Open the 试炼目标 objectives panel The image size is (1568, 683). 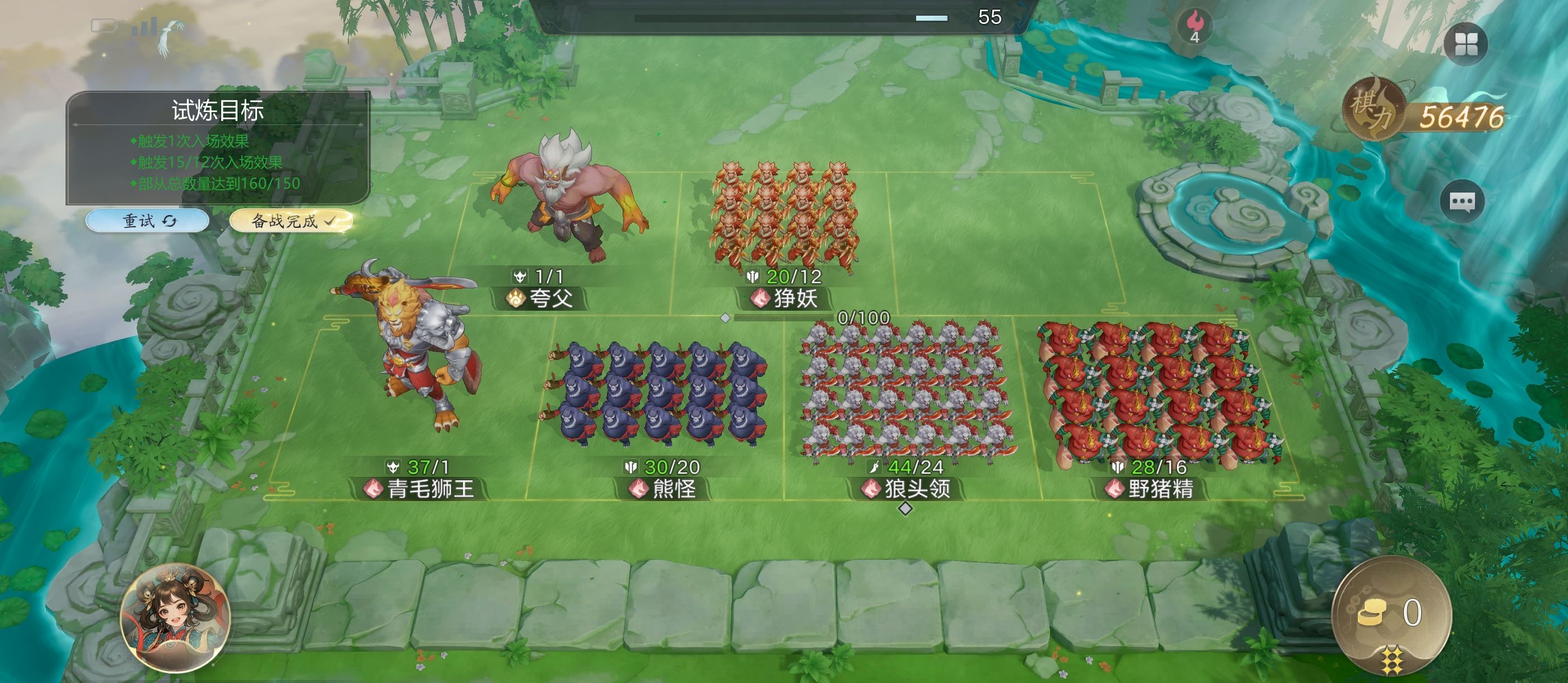click(x=218, y=146)
